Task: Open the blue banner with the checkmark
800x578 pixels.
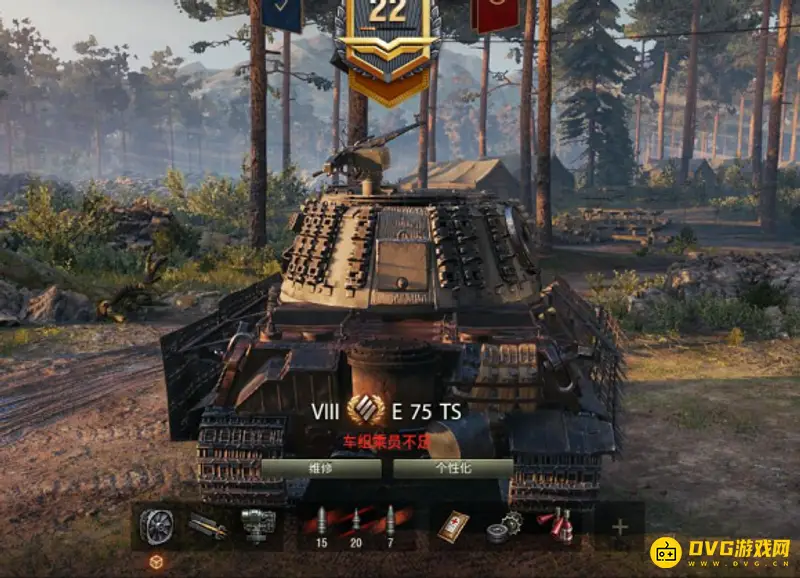Action: click(283, 12)
